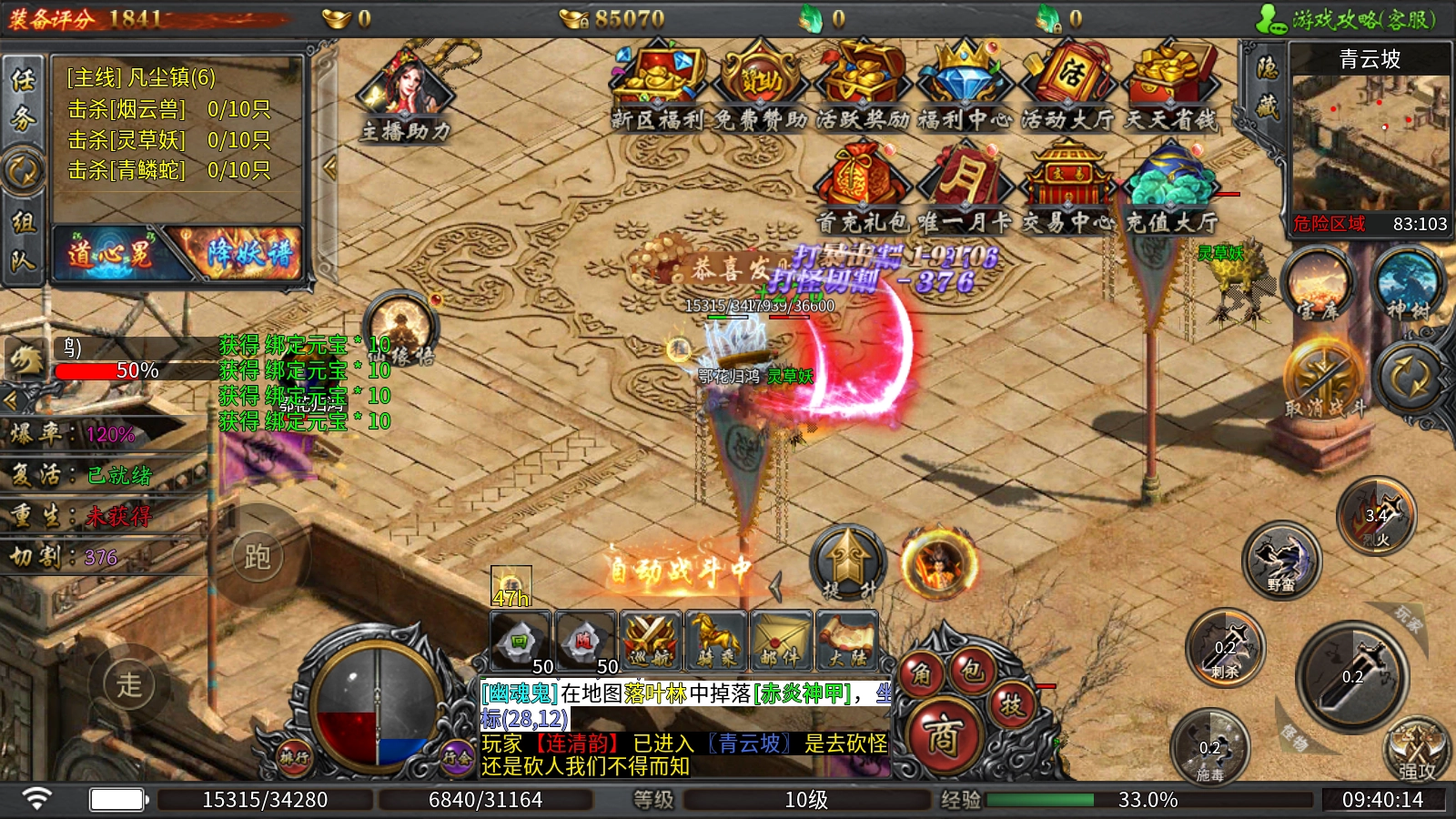Open the 道心男 button
1456x819 pixels.
(x=111, y=254)
